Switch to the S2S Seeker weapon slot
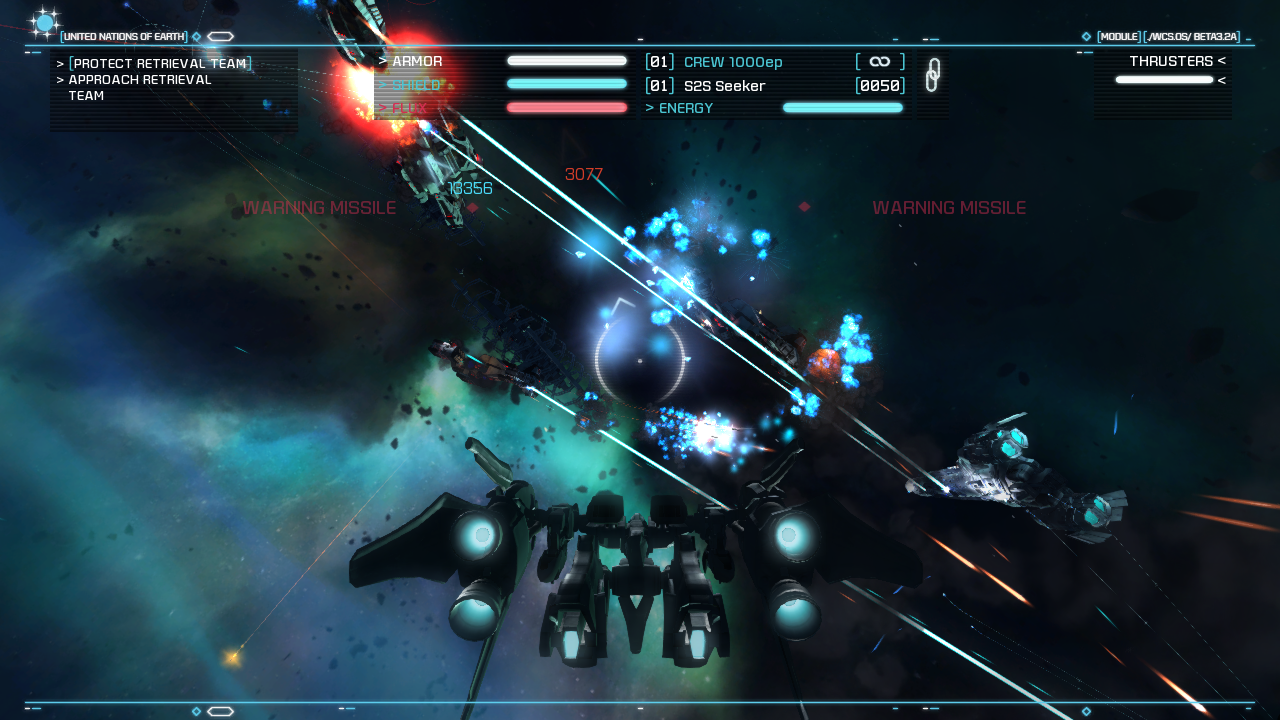Viewport: 1280px width, 720px height. click(x=723, y=85)
